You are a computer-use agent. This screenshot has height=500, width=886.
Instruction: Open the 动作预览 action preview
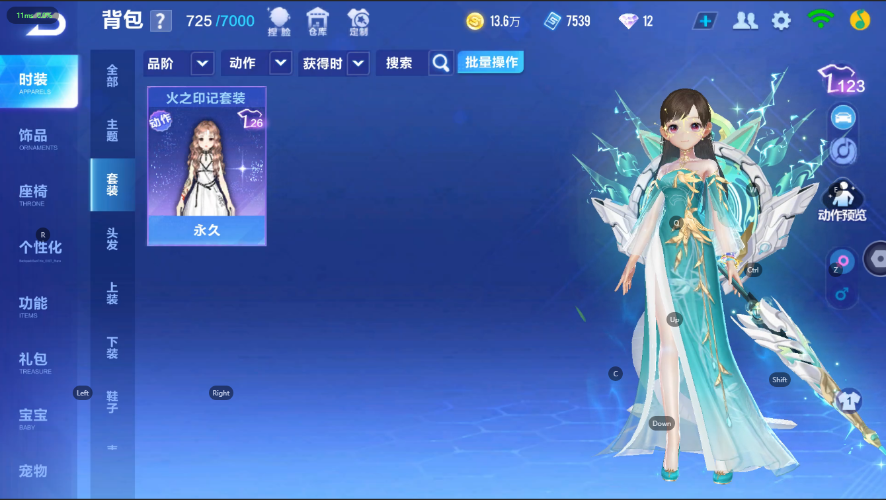point(842,199)
